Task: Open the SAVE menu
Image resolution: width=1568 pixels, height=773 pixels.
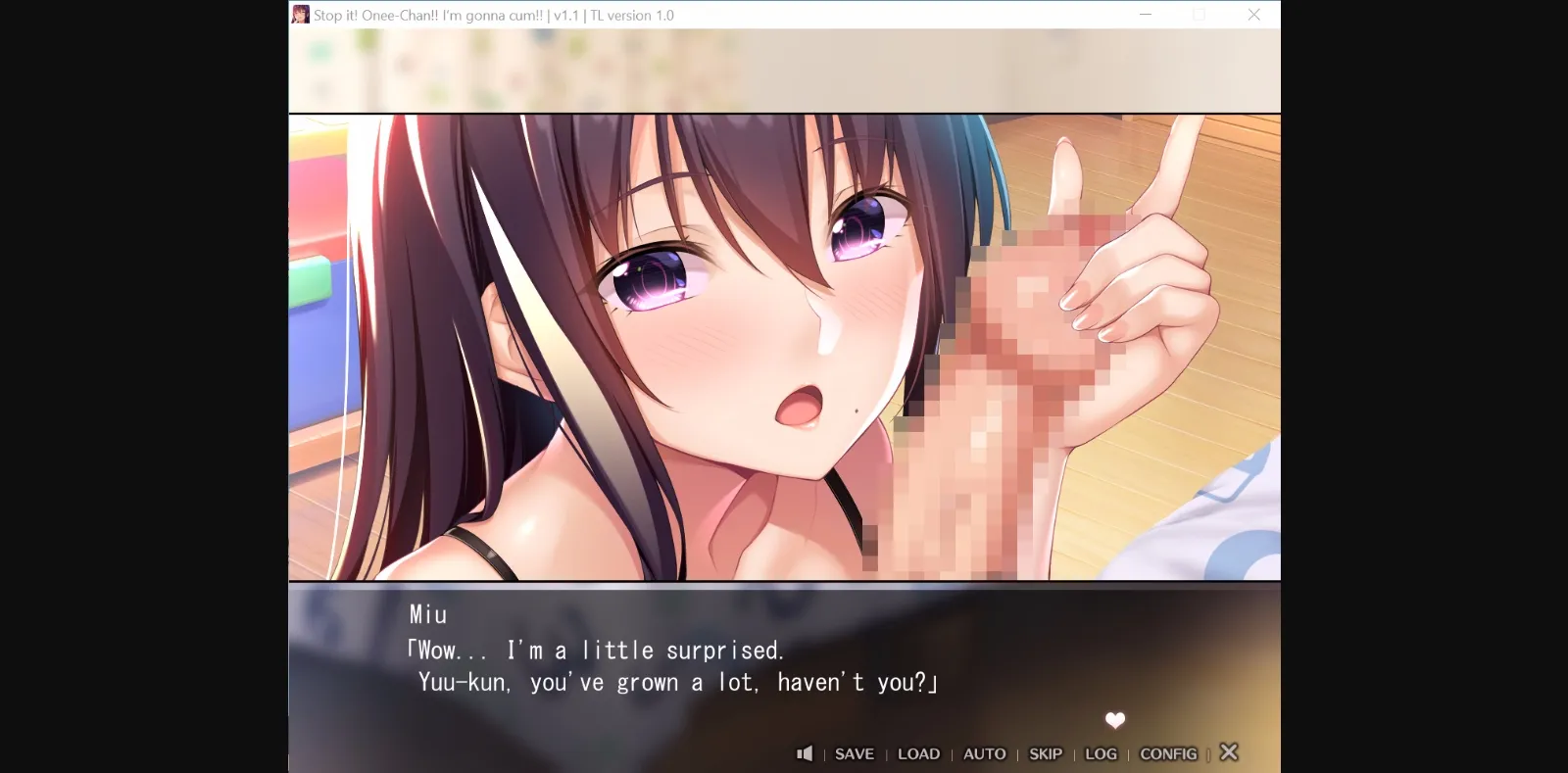Action: coord(854,753)
